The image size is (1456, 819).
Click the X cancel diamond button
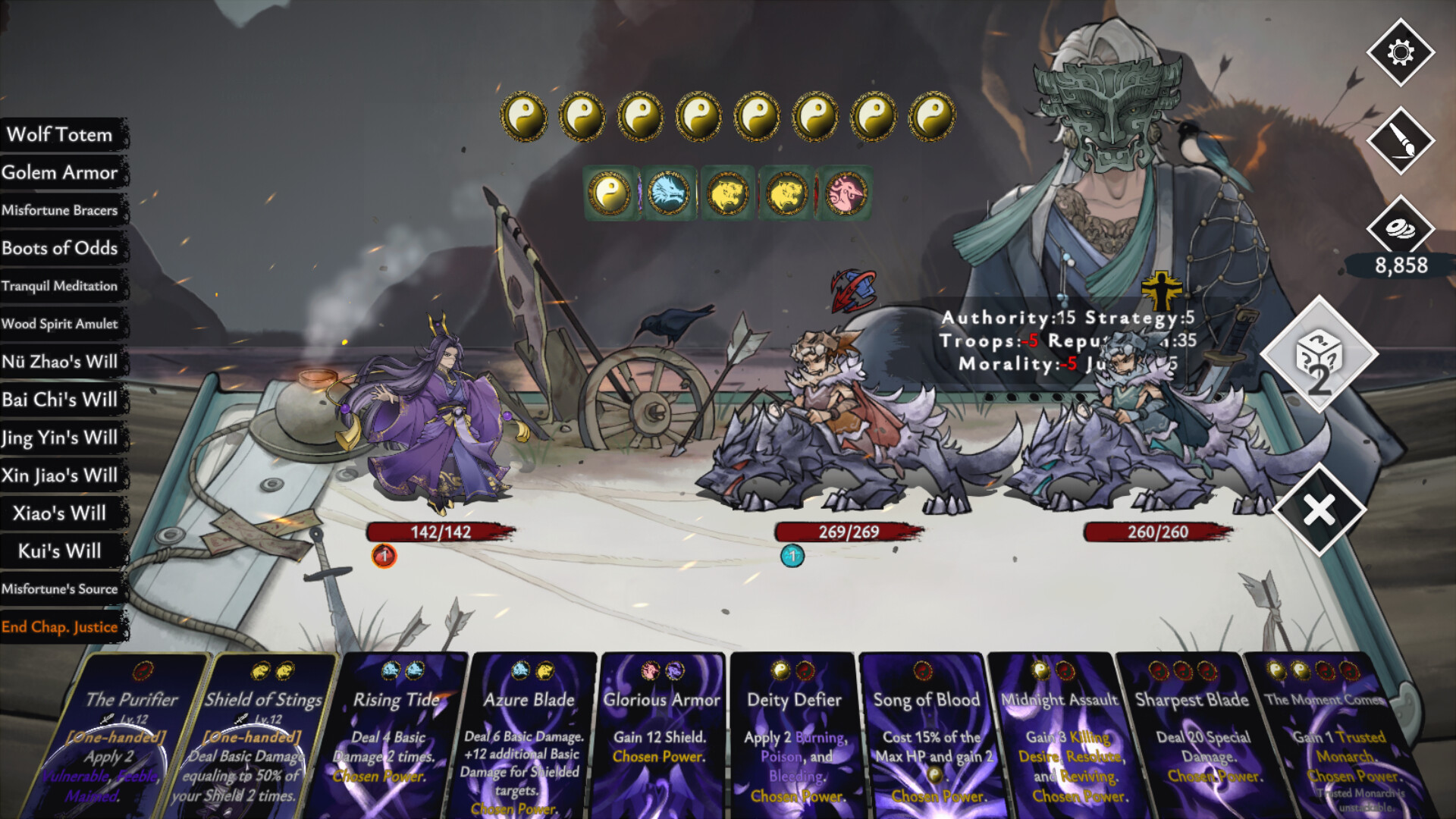click(x=1319, y=510)
